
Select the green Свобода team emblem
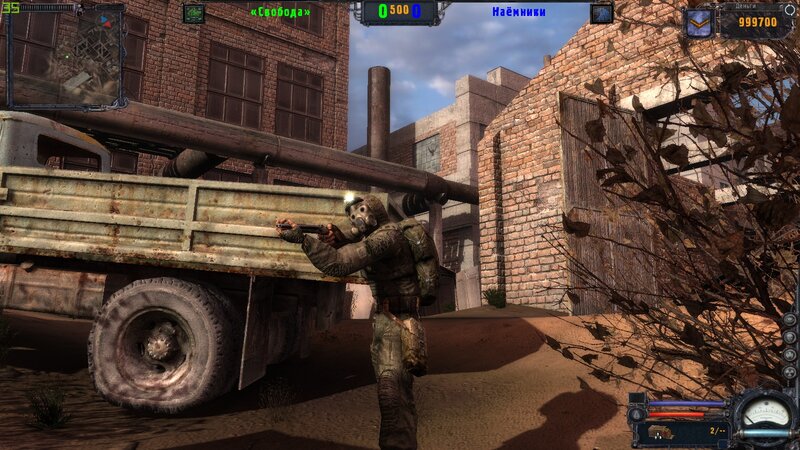tap(194, 13)
